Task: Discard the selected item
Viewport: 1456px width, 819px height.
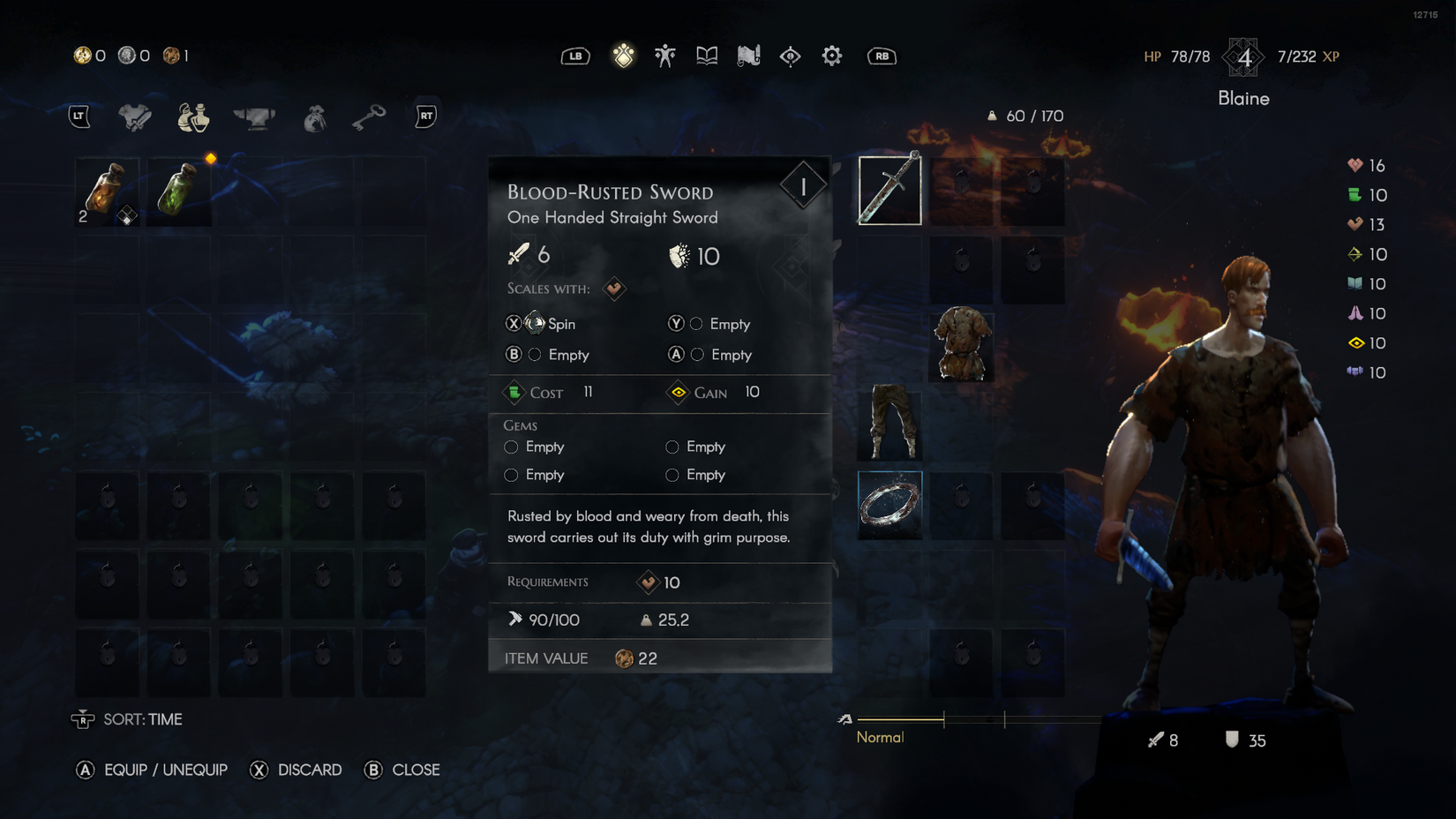Action: point(296,770)
